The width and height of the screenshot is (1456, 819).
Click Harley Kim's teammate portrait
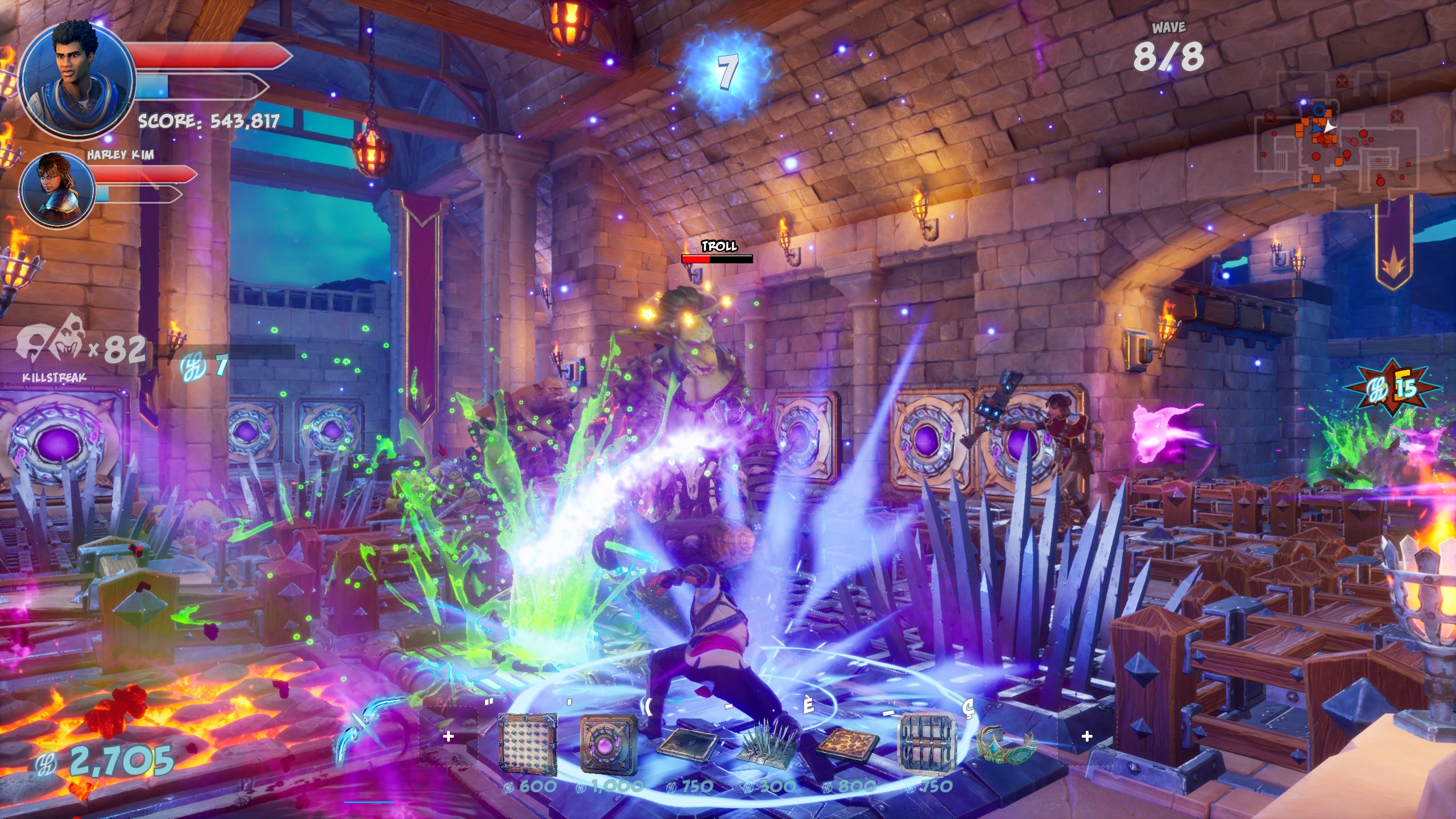57,190
